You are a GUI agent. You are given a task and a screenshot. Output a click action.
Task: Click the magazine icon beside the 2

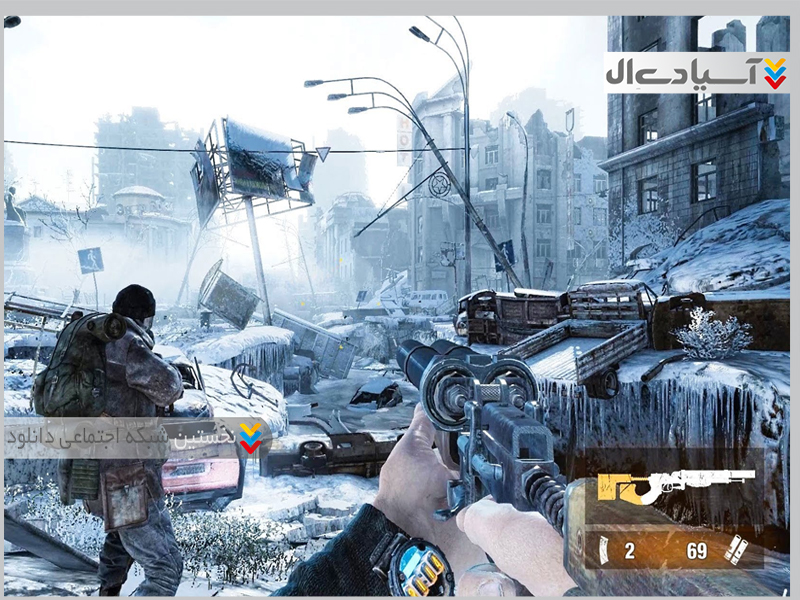point(602,548)
